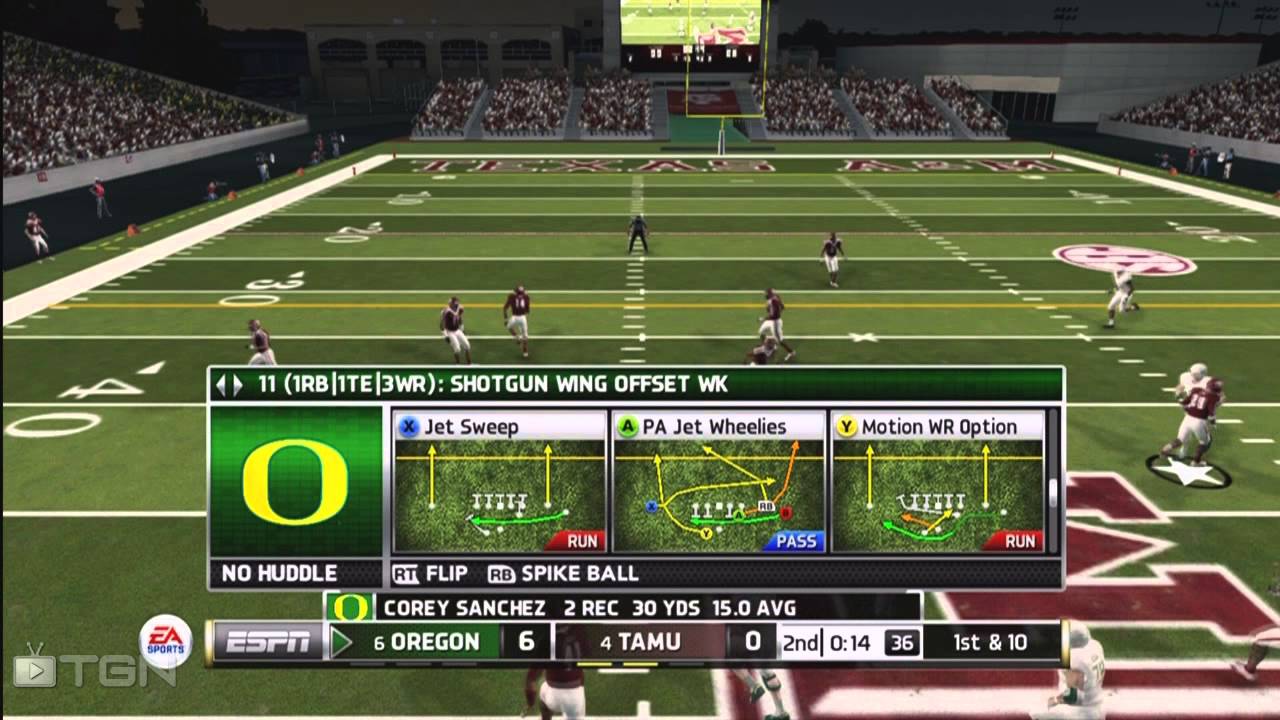Viewport: 1280px width, 720px height.
Task: Select the No Huddle option
Action: click(279, 574)
